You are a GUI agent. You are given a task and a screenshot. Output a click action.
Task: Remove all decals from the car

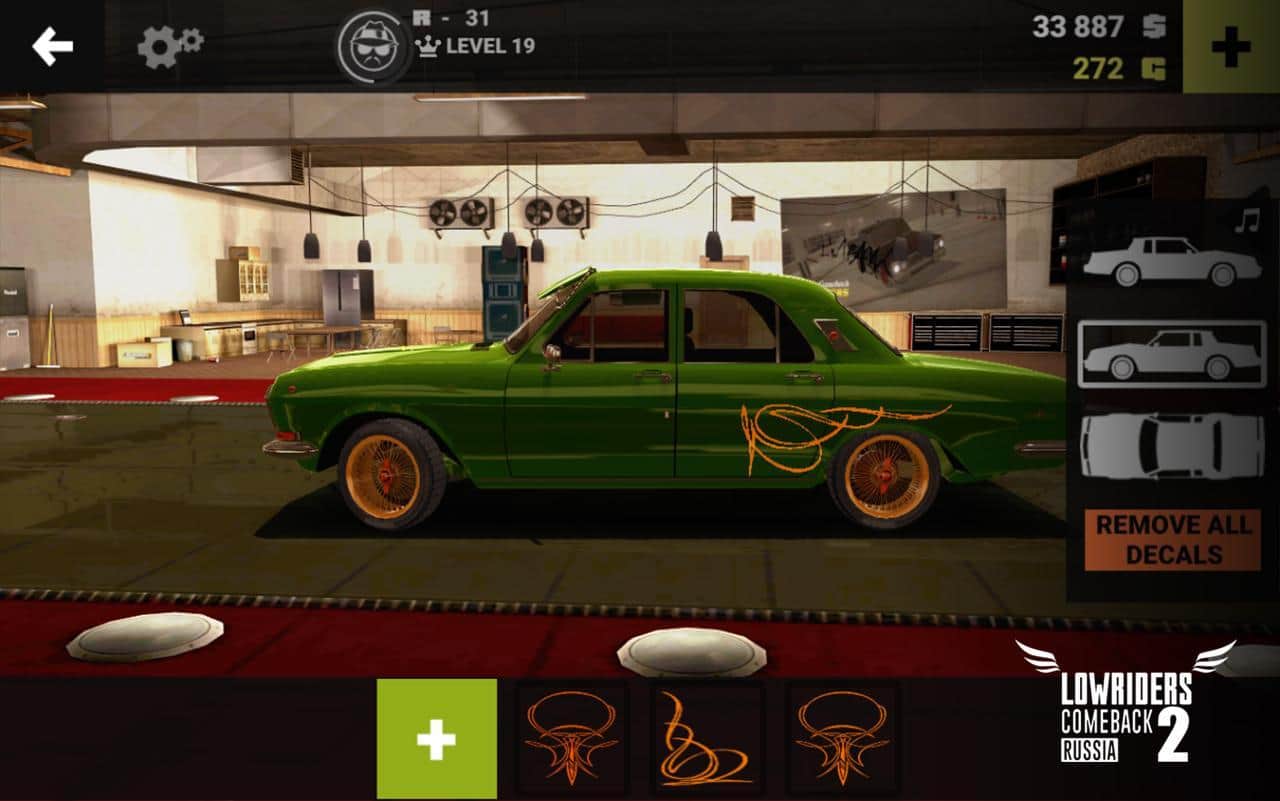point(1173,540)
